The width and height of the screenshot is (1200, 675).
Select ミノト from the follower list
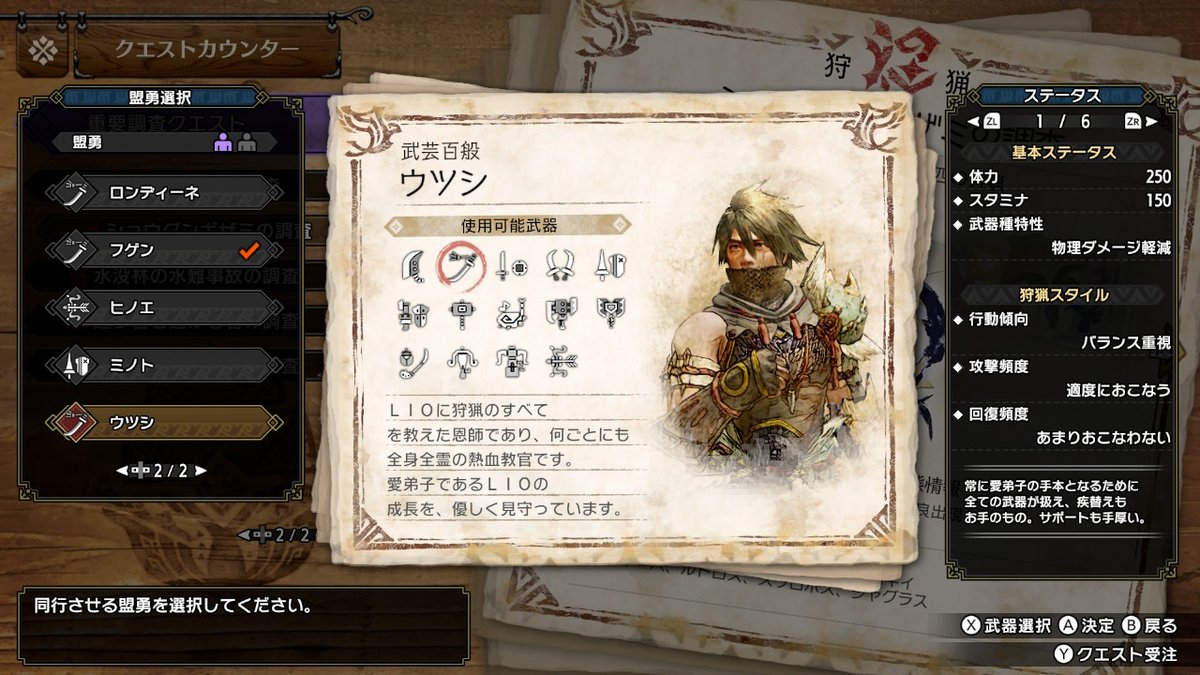[x=160, y=366]
